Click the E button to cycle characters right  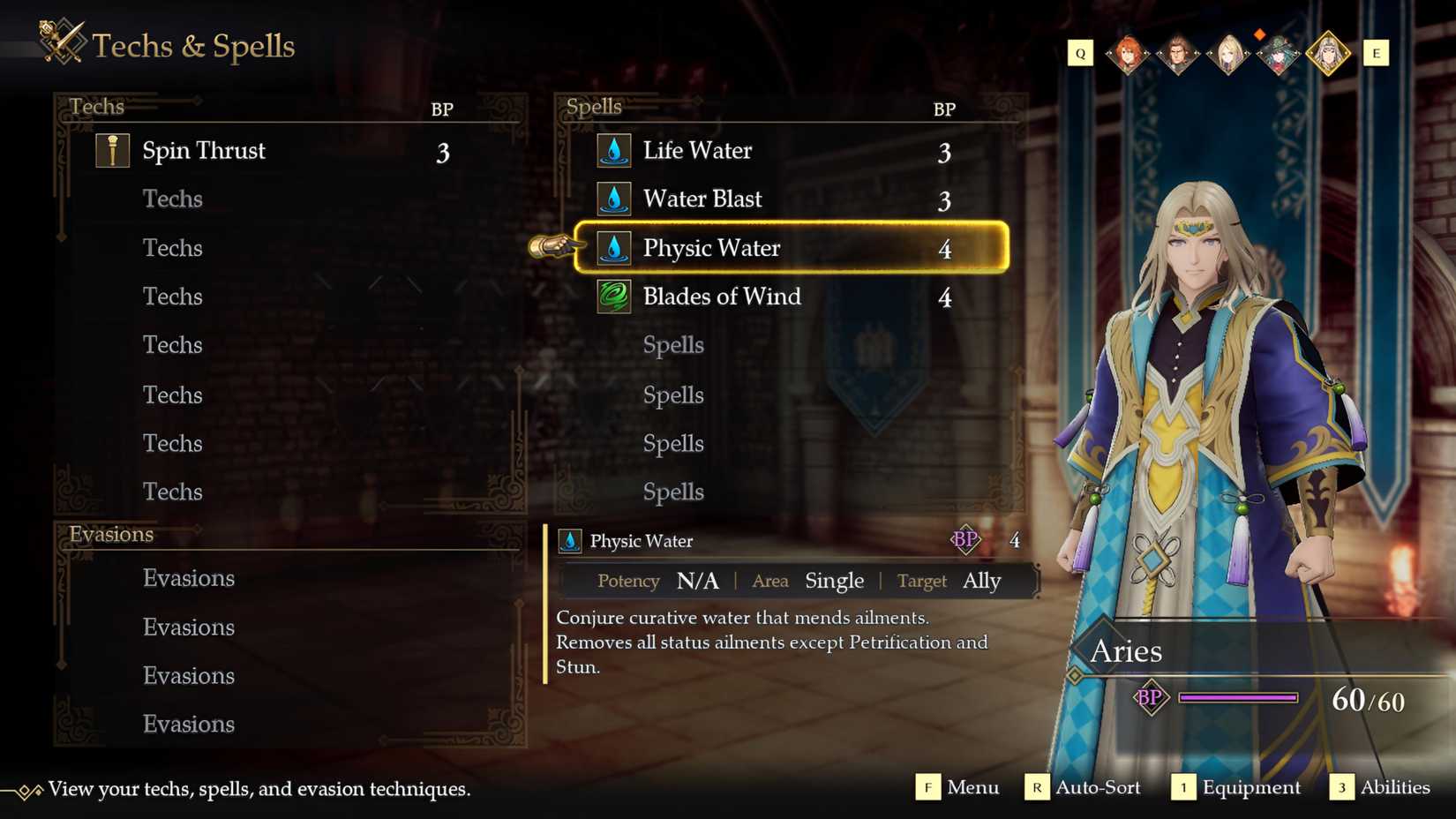(x=1377, y=53)
